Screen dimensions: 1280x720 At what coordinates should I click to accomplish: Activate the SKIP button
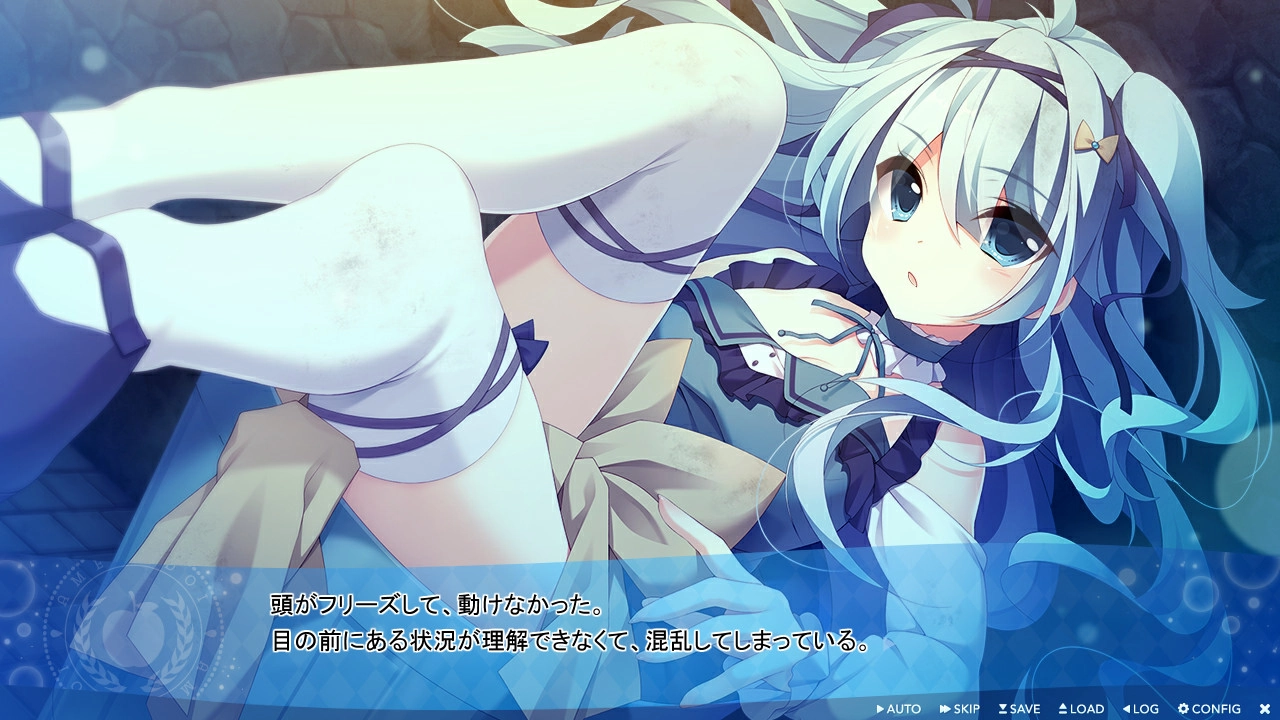tap(960, 709)
